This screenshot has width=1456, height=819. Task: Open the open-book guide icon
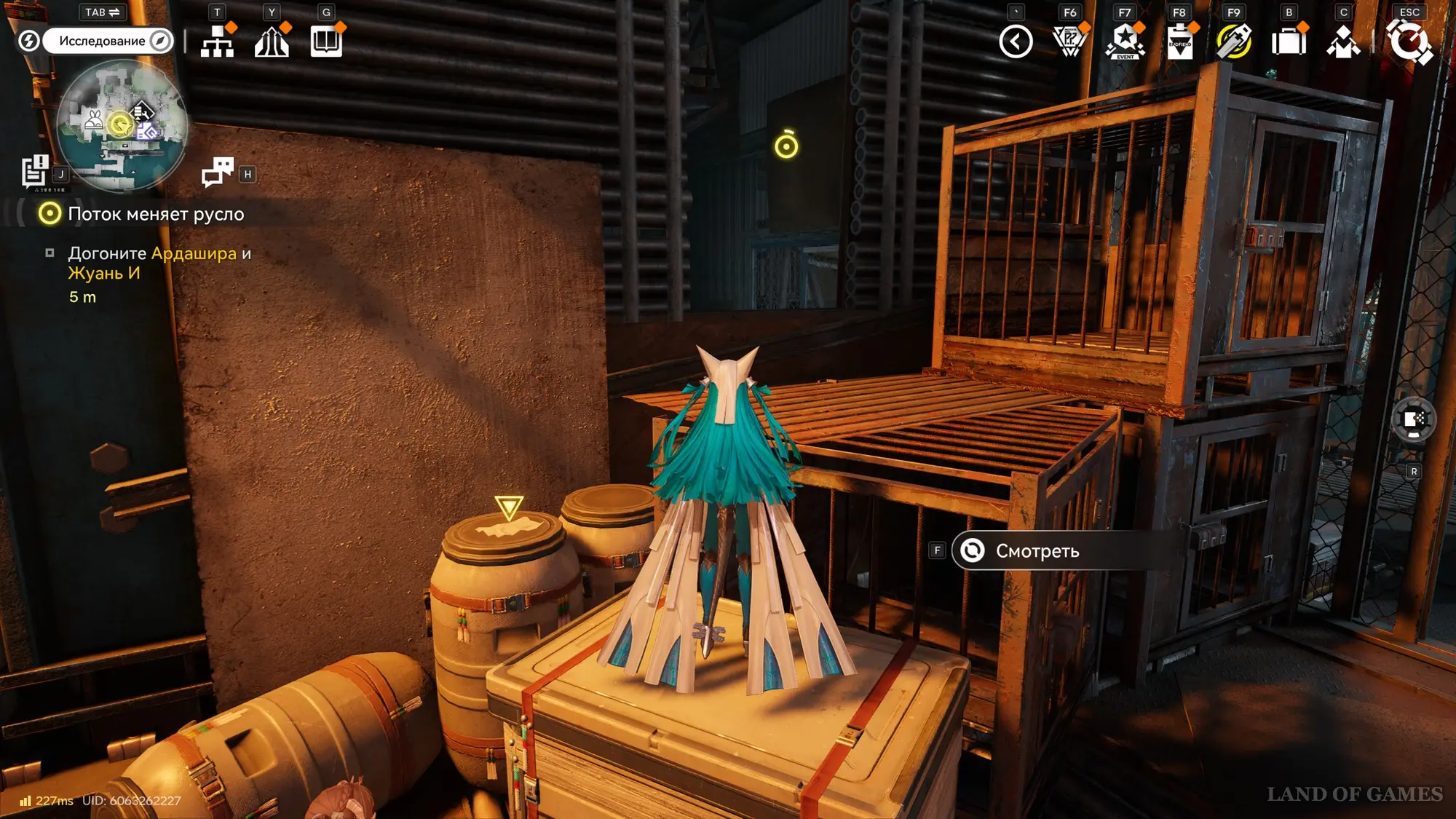[326, 41]
